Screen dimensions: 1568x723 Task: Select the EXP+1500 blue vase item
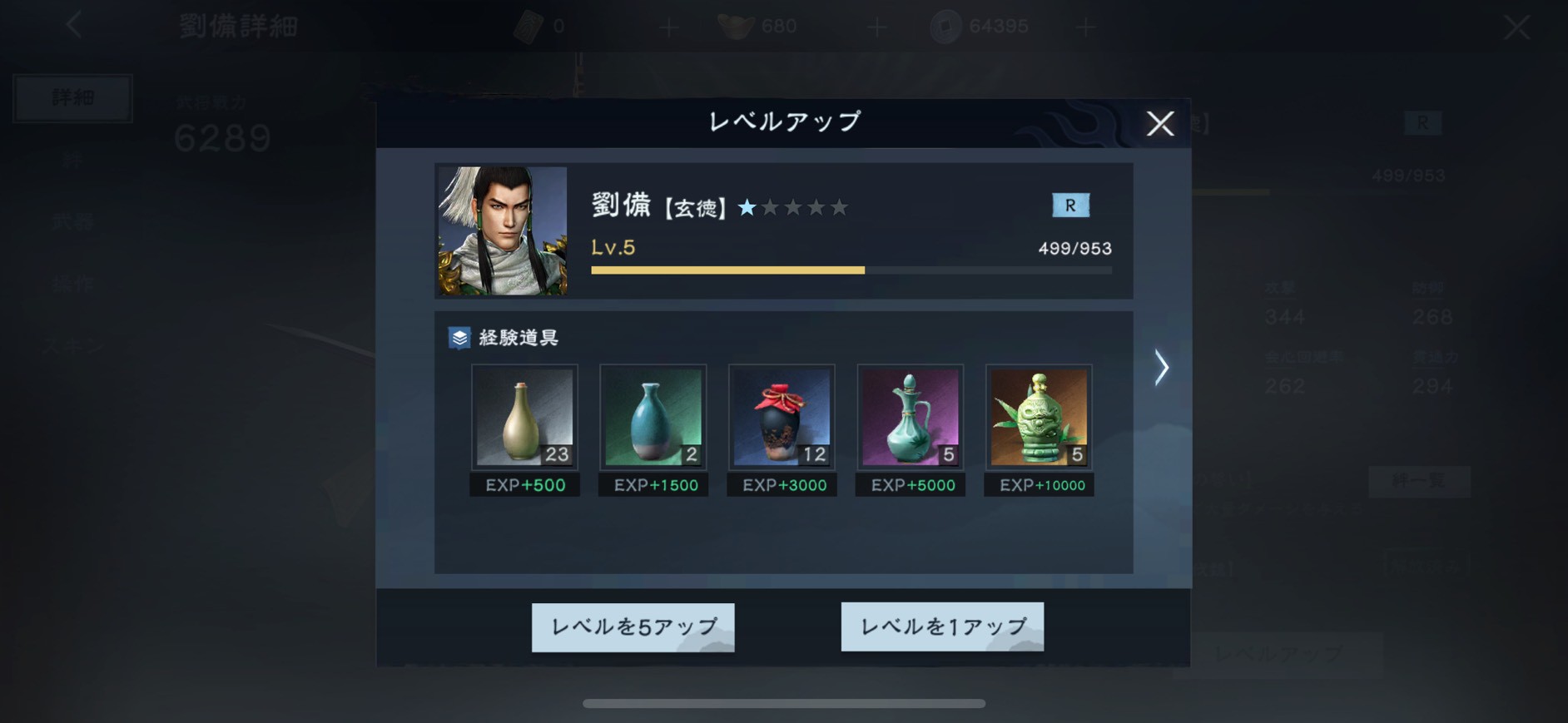(x=653, y=416)
